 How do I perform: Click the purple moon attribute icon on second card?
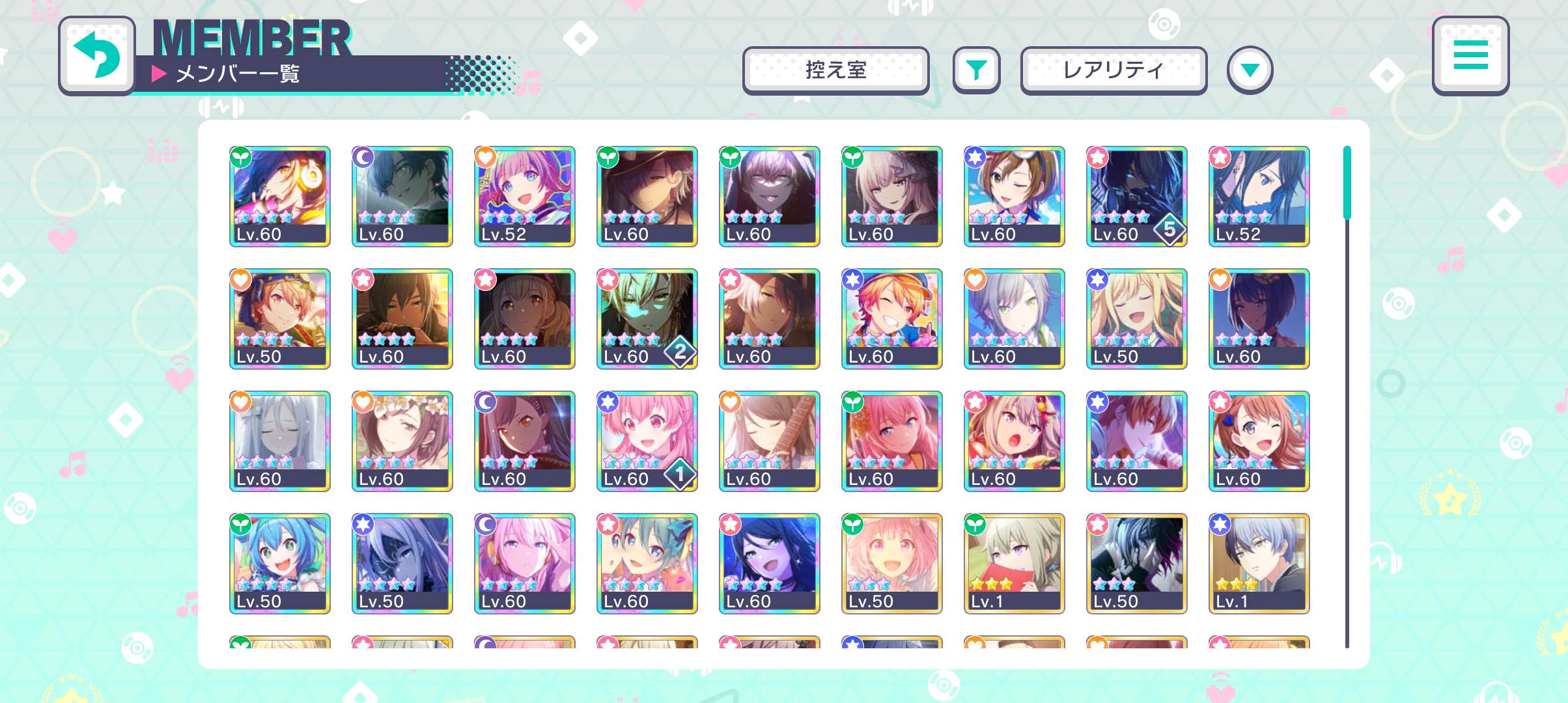click(x=364, y=158)
